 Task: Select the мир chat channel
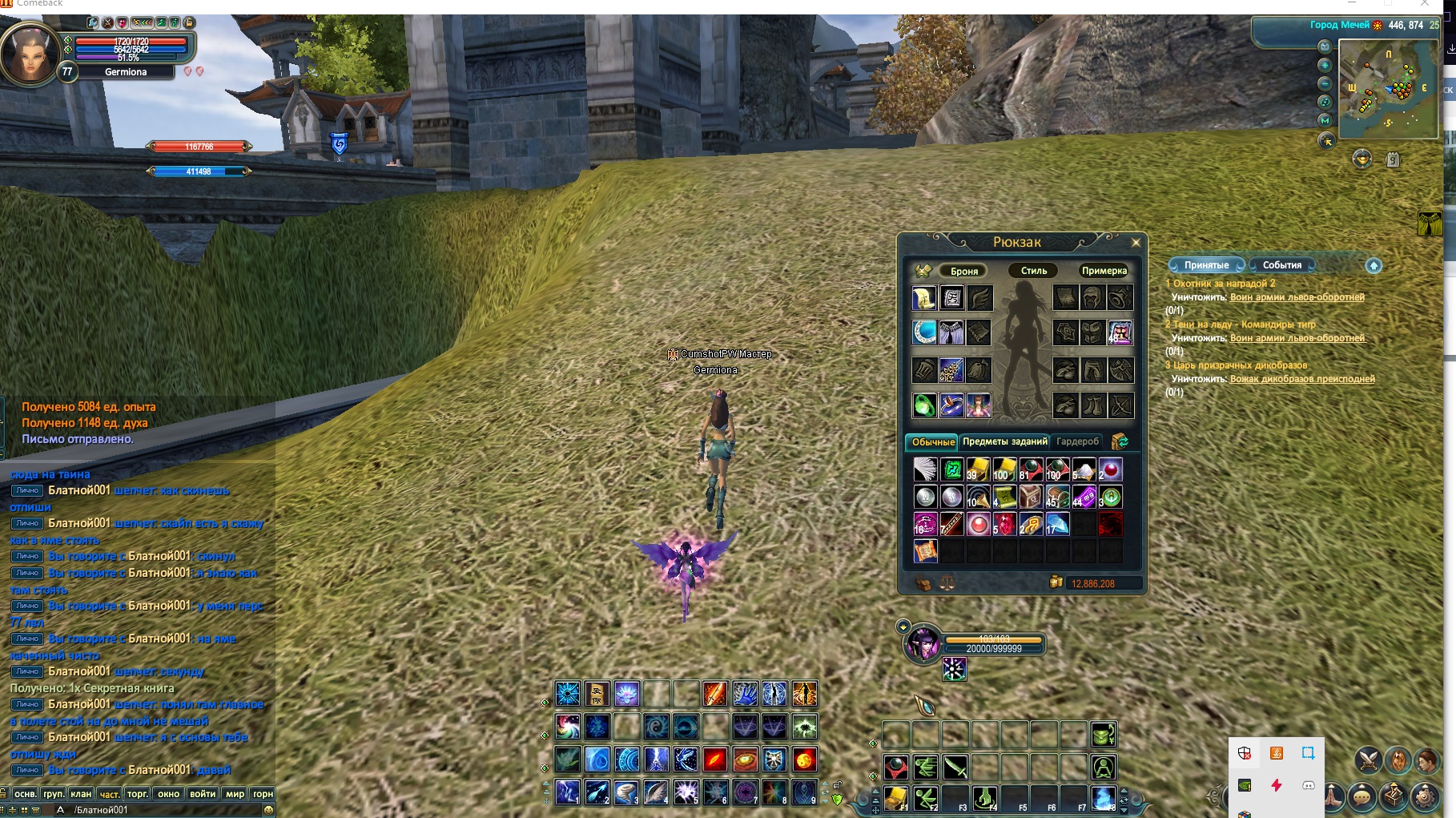coord(235,794)
